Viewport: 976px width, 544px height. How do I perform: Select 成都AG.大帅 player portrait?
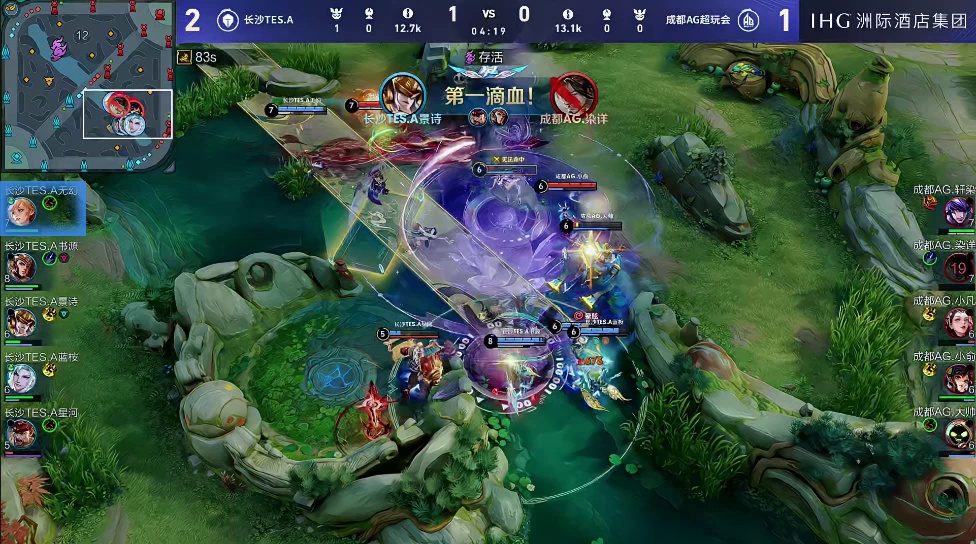pyautogui.click(x=959, y=433)
